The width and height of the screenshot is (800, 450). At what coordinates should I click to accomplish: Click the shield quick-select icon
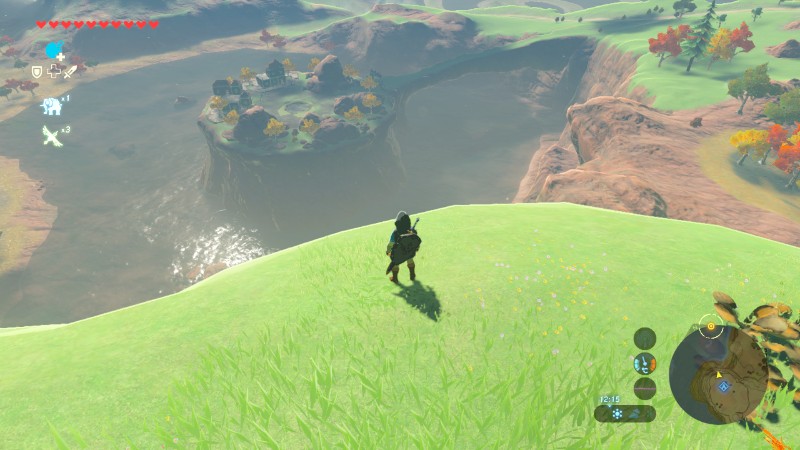tap(37, 72)
